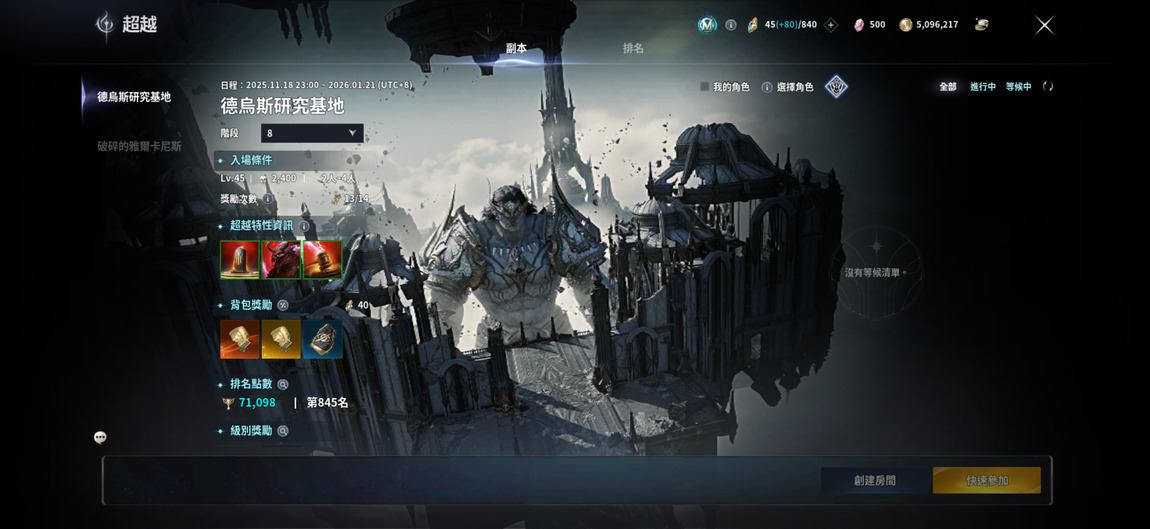Screen dimensions: 1150x529
Task: Inspect the dark pouch reward item
Action: tap(322, 339)
